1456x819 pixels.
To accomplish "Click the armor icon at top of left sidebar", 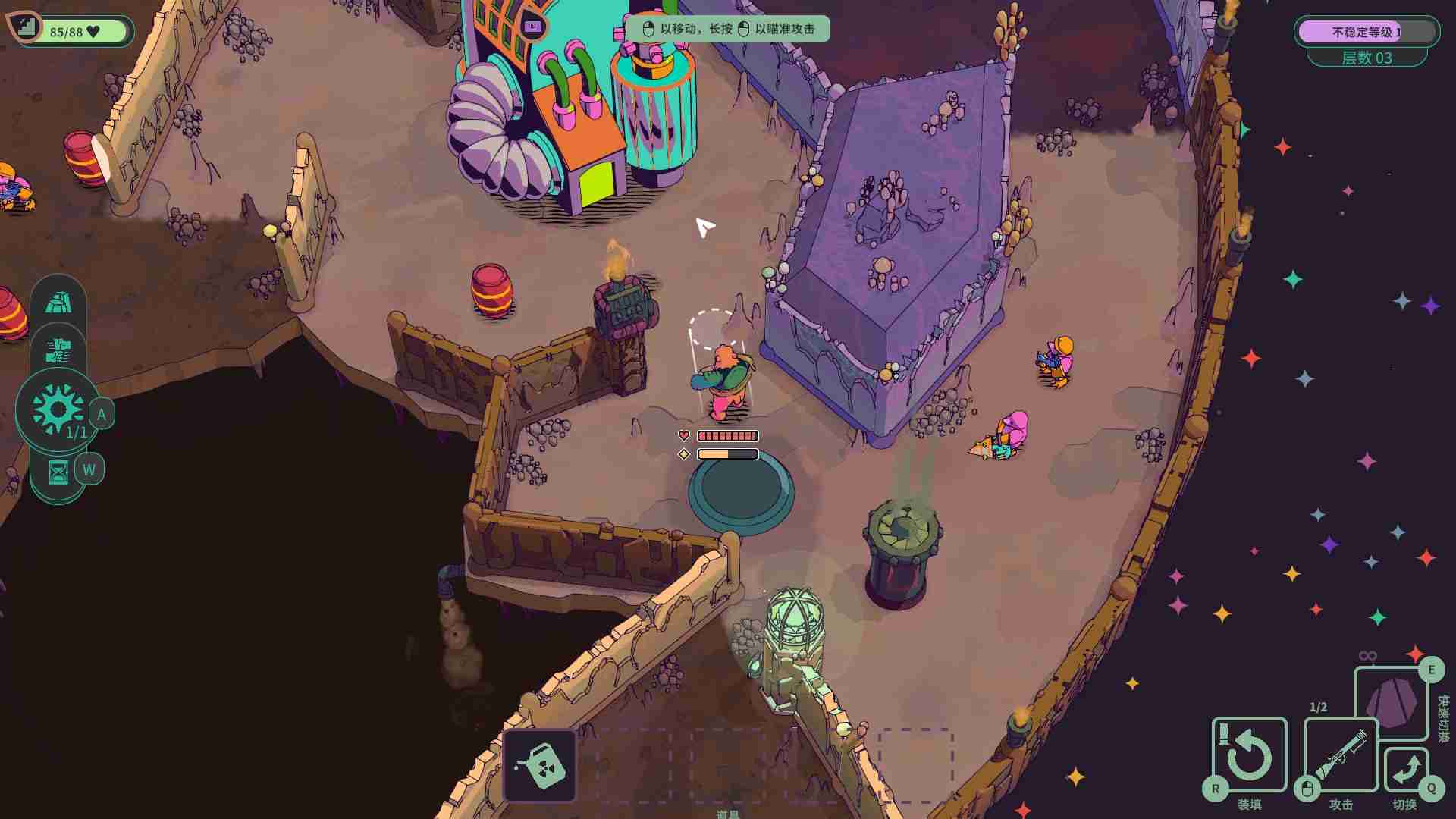I will pyautogui.click(x=59, y=302).
